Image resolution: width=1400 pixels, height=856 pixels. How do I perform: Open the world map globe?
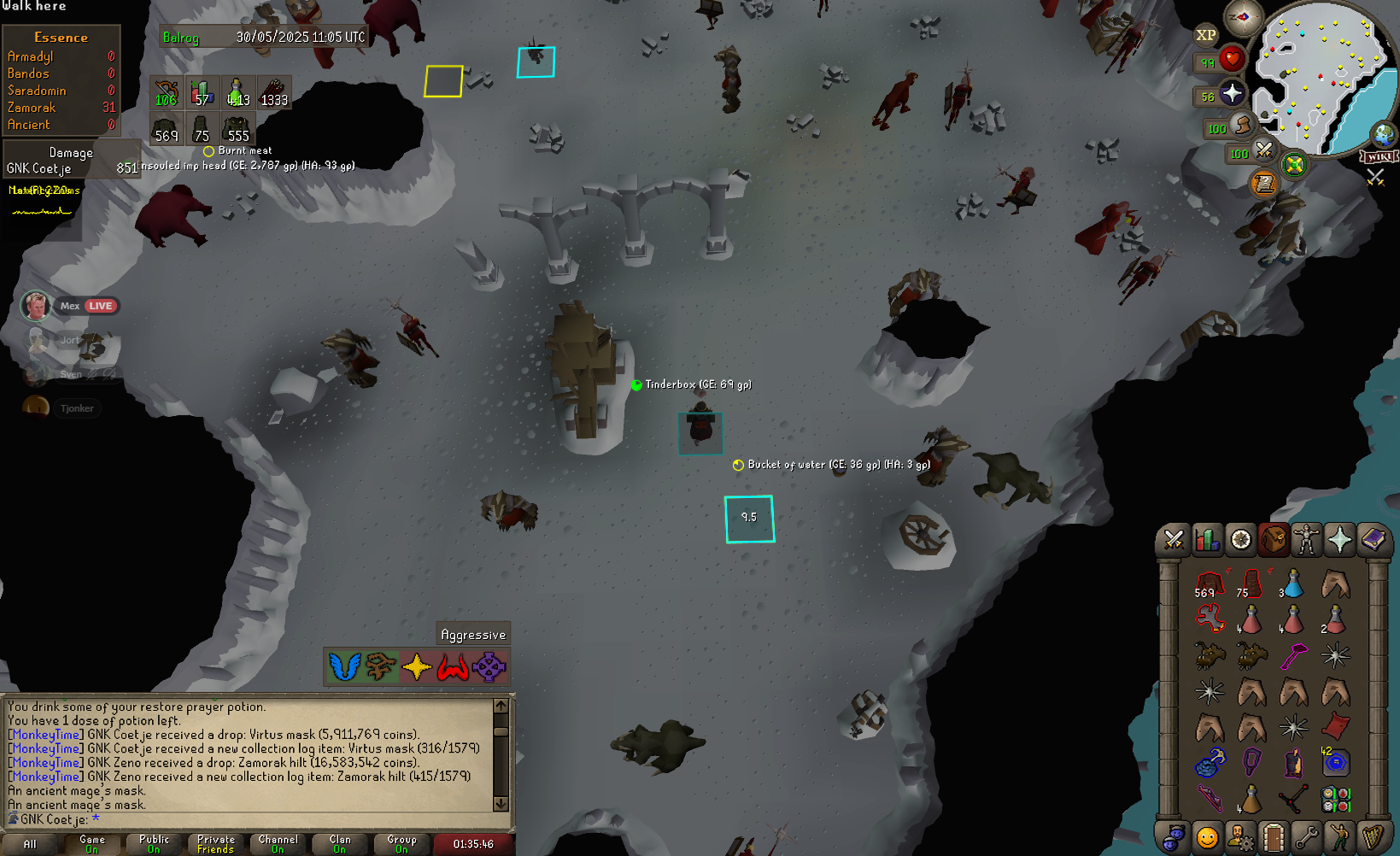1383,134
